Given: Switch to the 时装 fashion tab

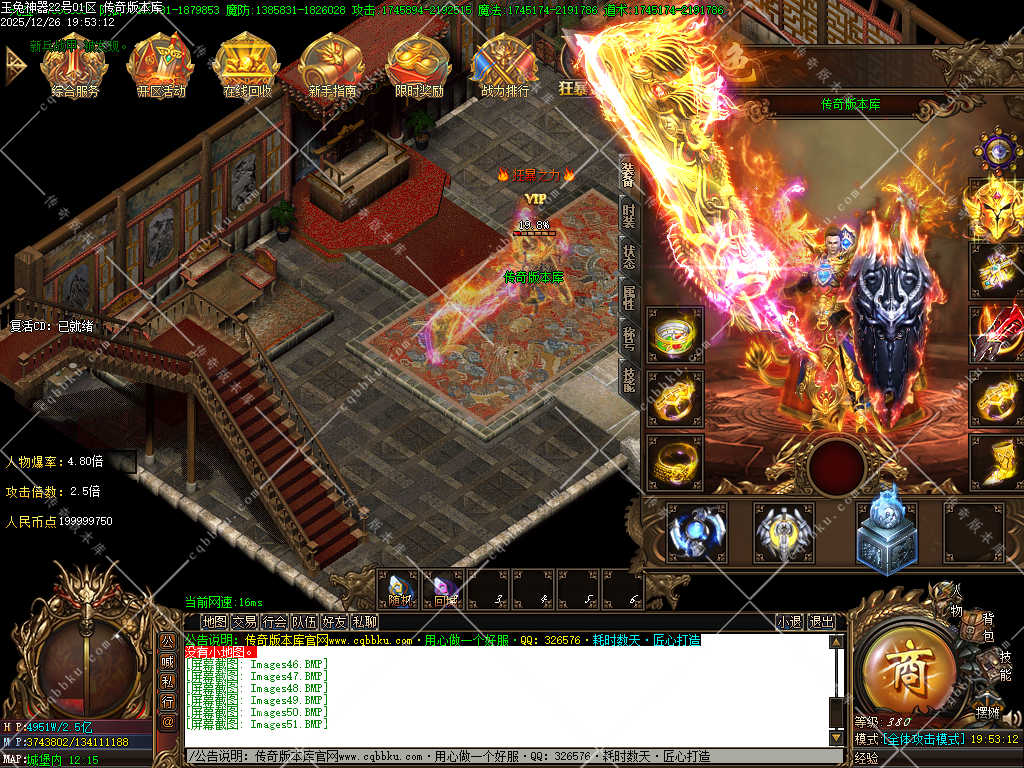Looking at the screenshot, I should (628, 216).
